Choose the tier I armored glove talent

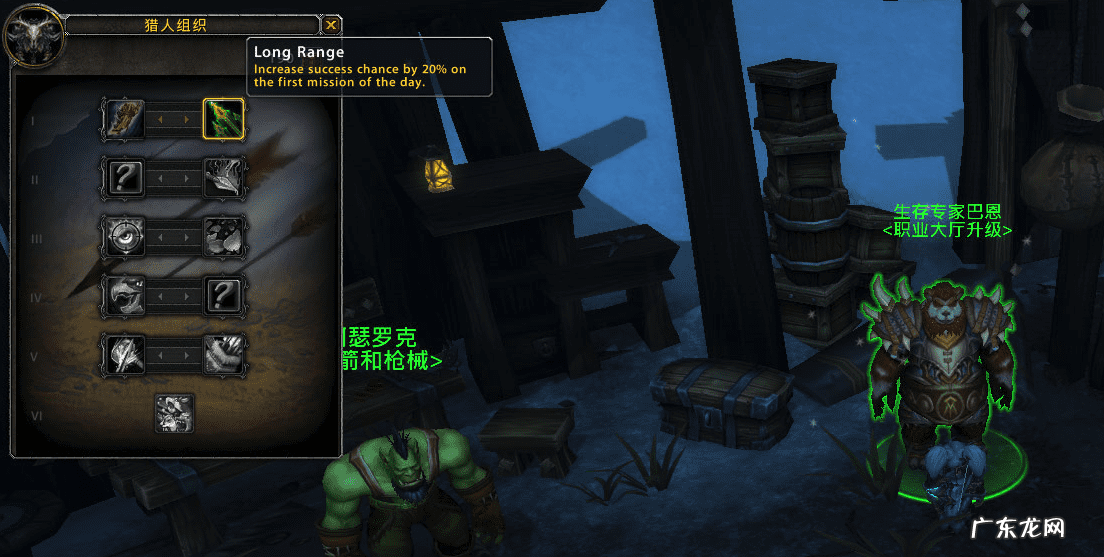pyautogui.click(x=125, y=119)
